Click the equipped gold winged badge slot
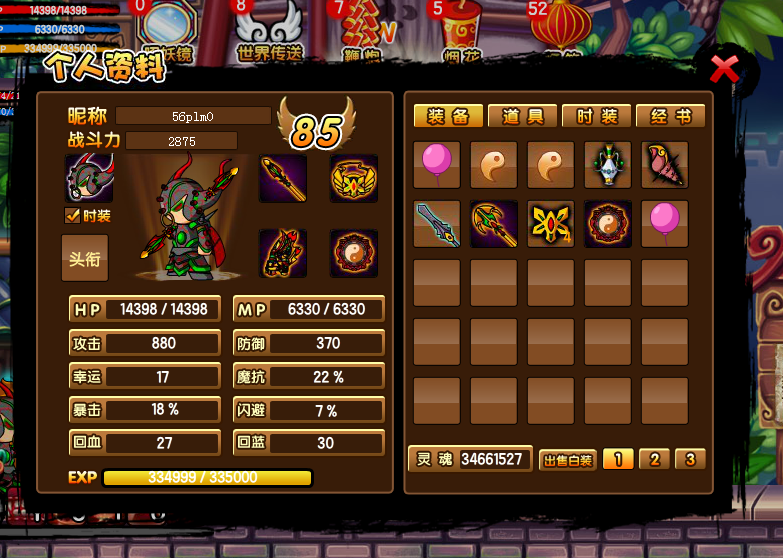 point(354,179)
